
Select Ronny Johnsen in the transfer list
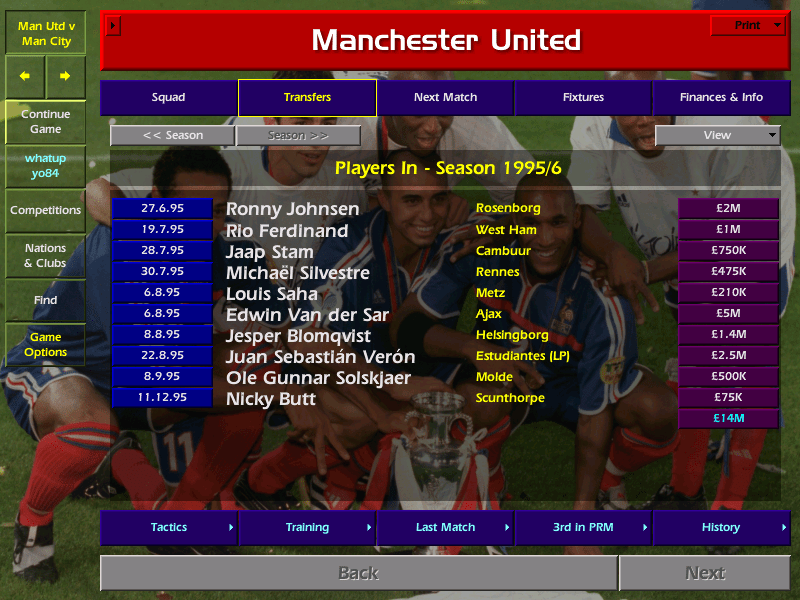pos(292,209)
